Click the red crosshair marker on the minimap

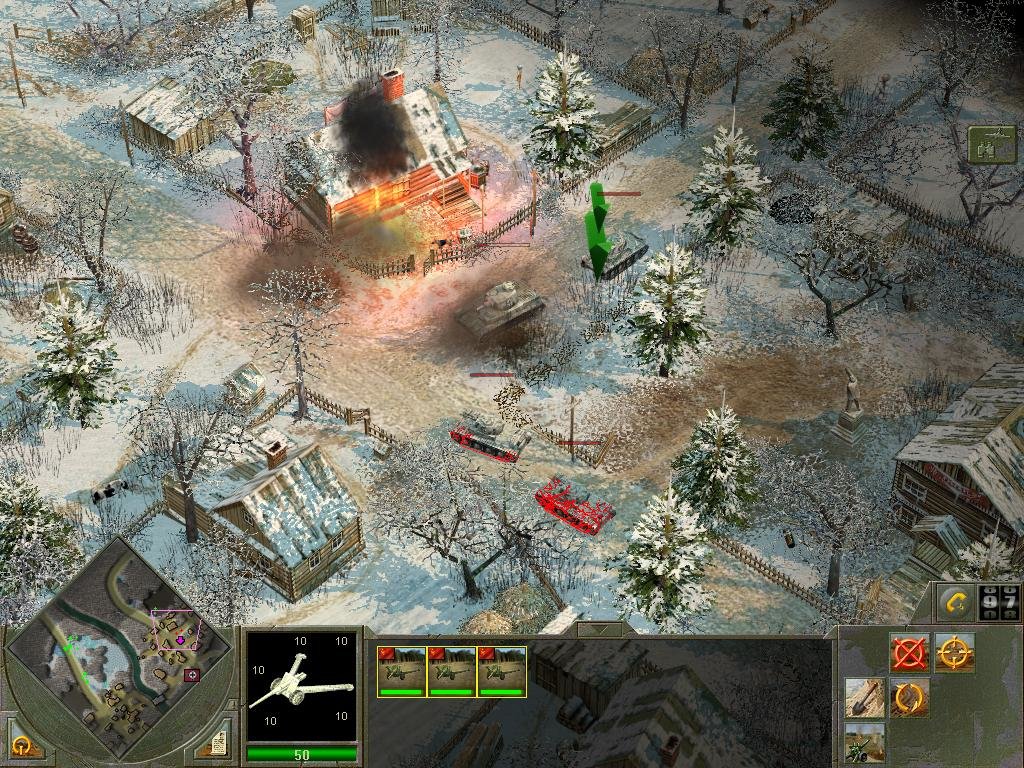[x=192, y=675]
